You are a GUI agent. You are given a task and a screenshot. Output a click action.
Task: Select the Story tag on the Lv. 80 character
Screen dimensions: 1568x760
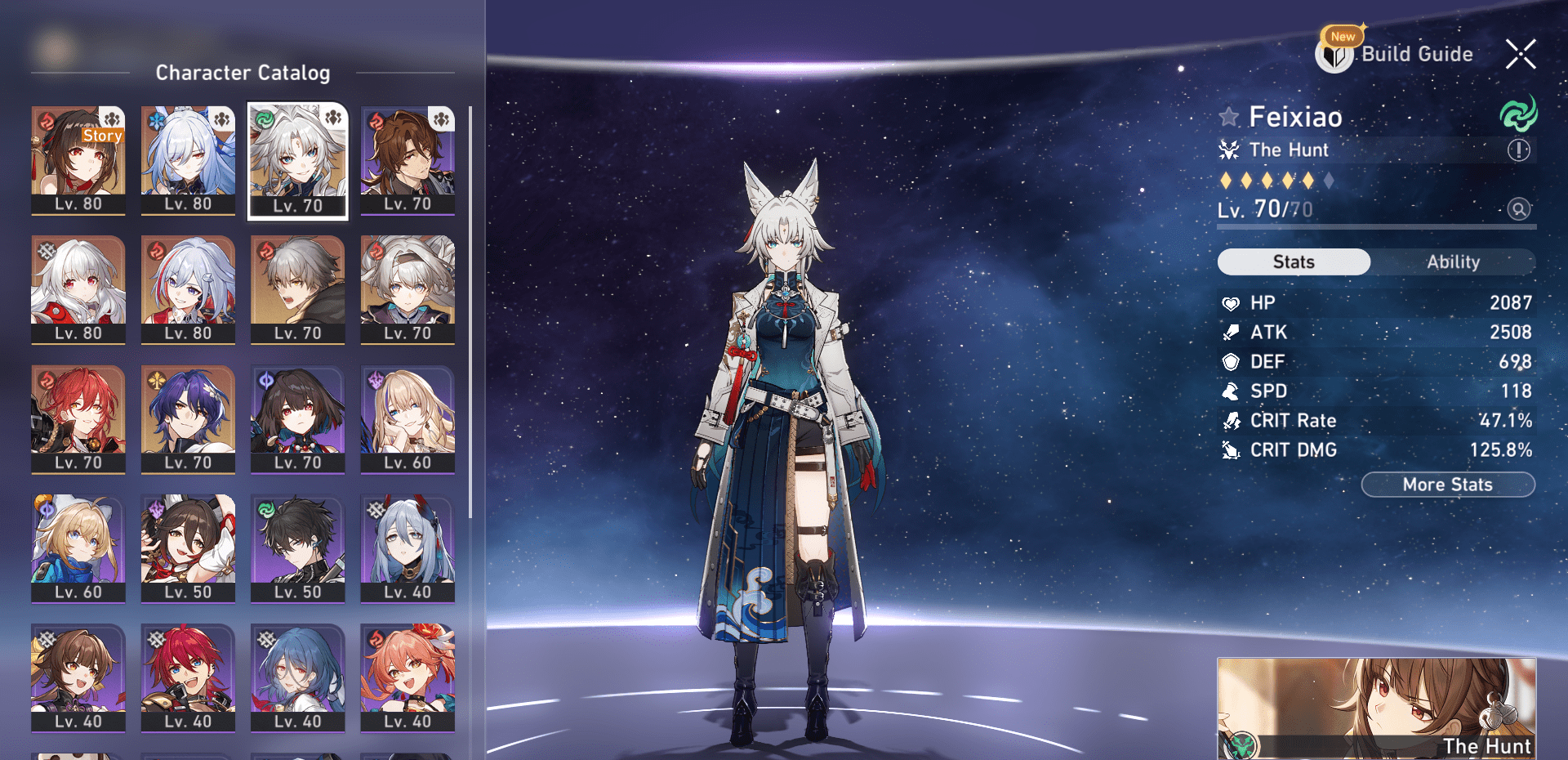point(101,136)
